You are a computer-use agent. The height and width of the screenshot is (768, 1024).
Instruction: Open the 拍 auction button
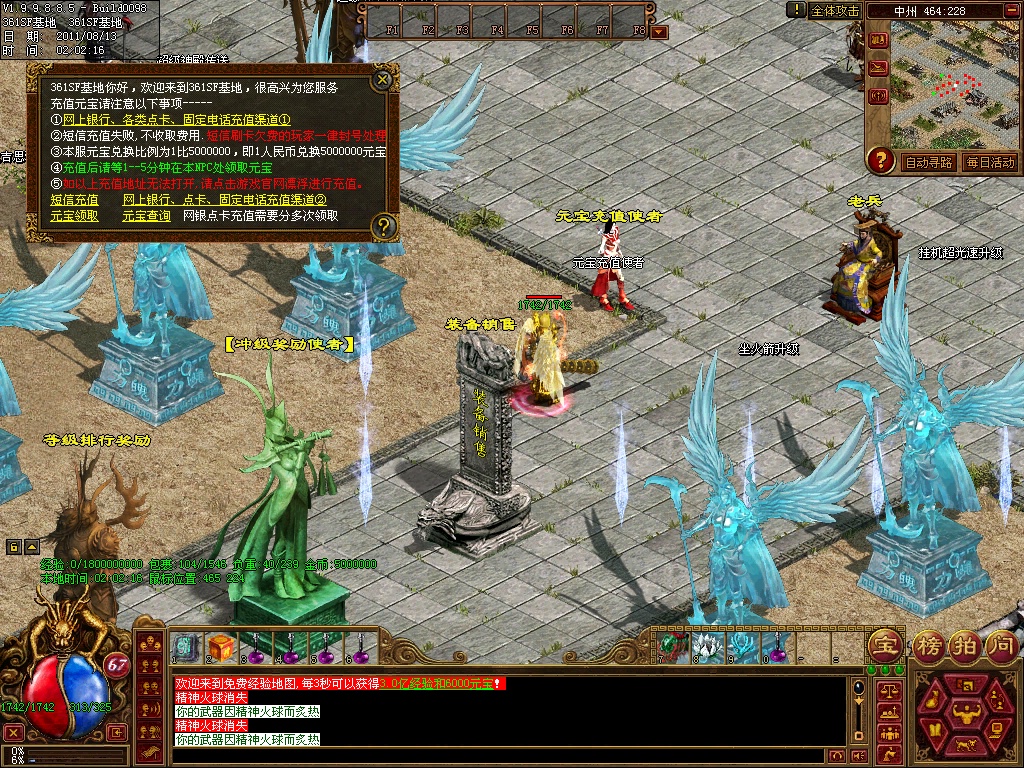(965, 644)
